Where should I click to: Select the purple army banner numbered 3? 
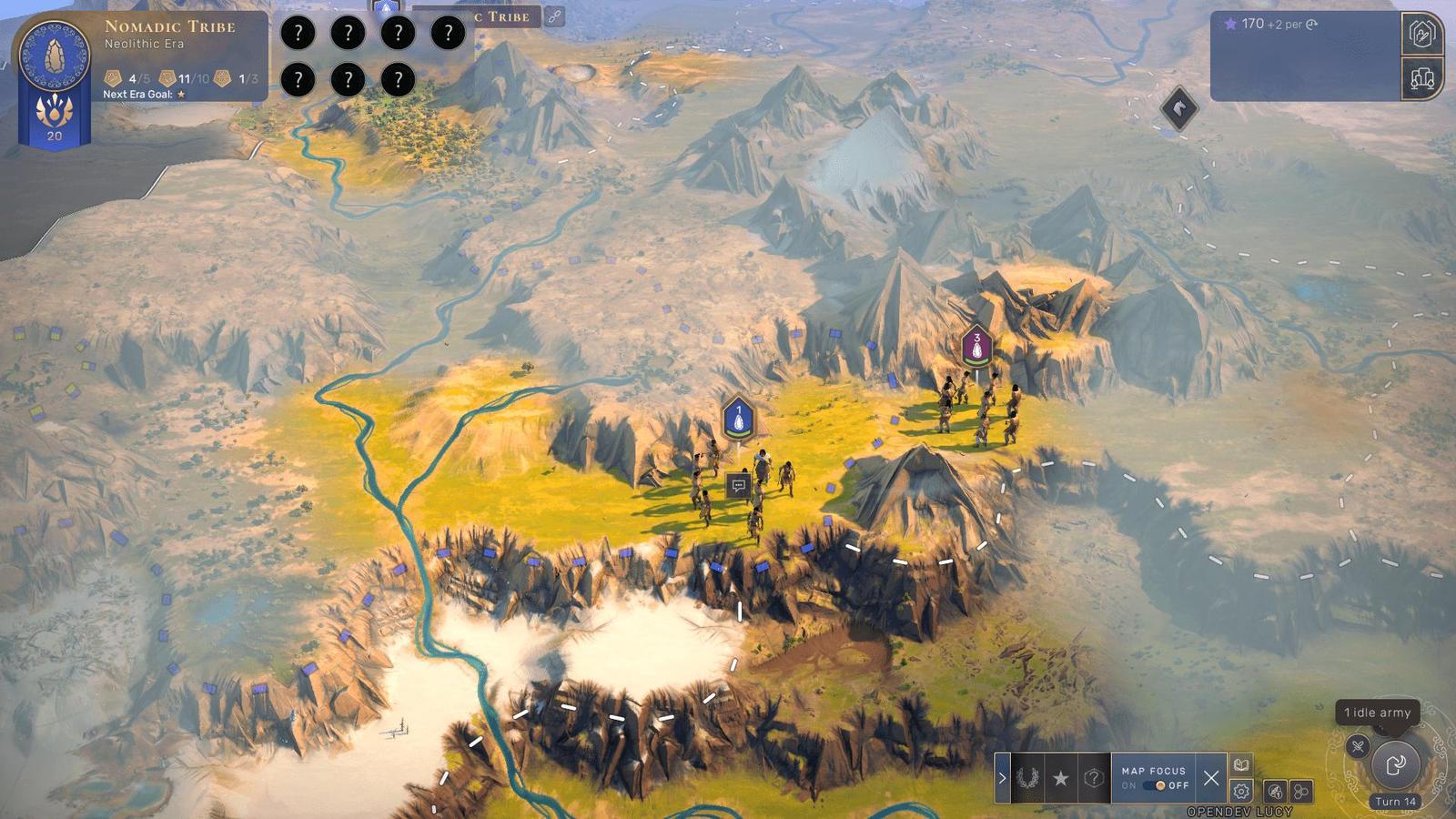pyautogui.click(x=976, y=346)
